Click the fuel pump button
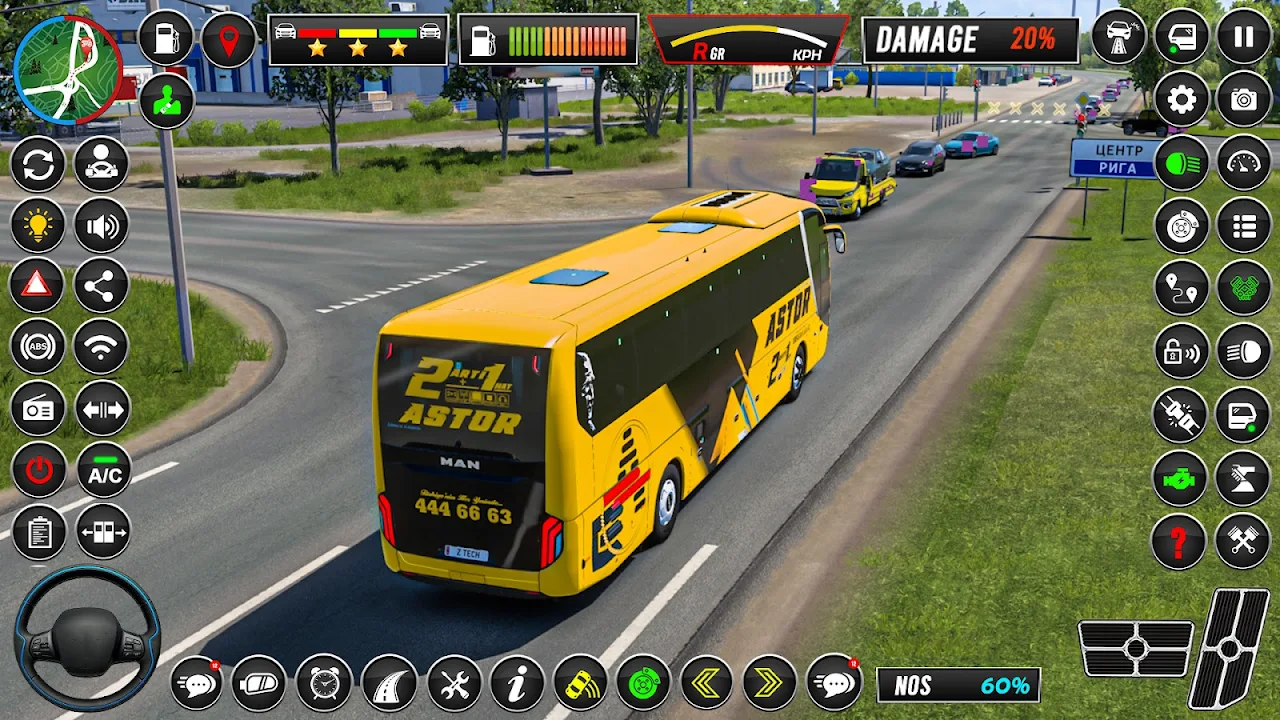The width and height of the screenshot is (1280, 720). 166,38
